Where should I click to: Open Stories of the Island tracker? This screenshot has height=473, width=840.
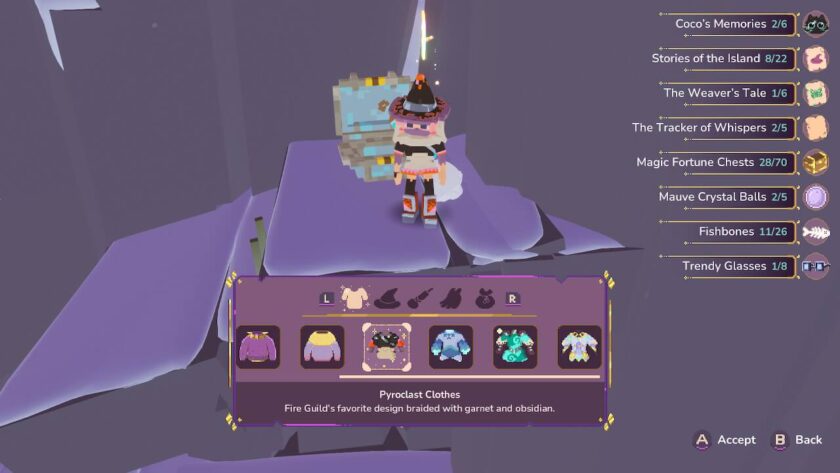(x=723, y=59)
